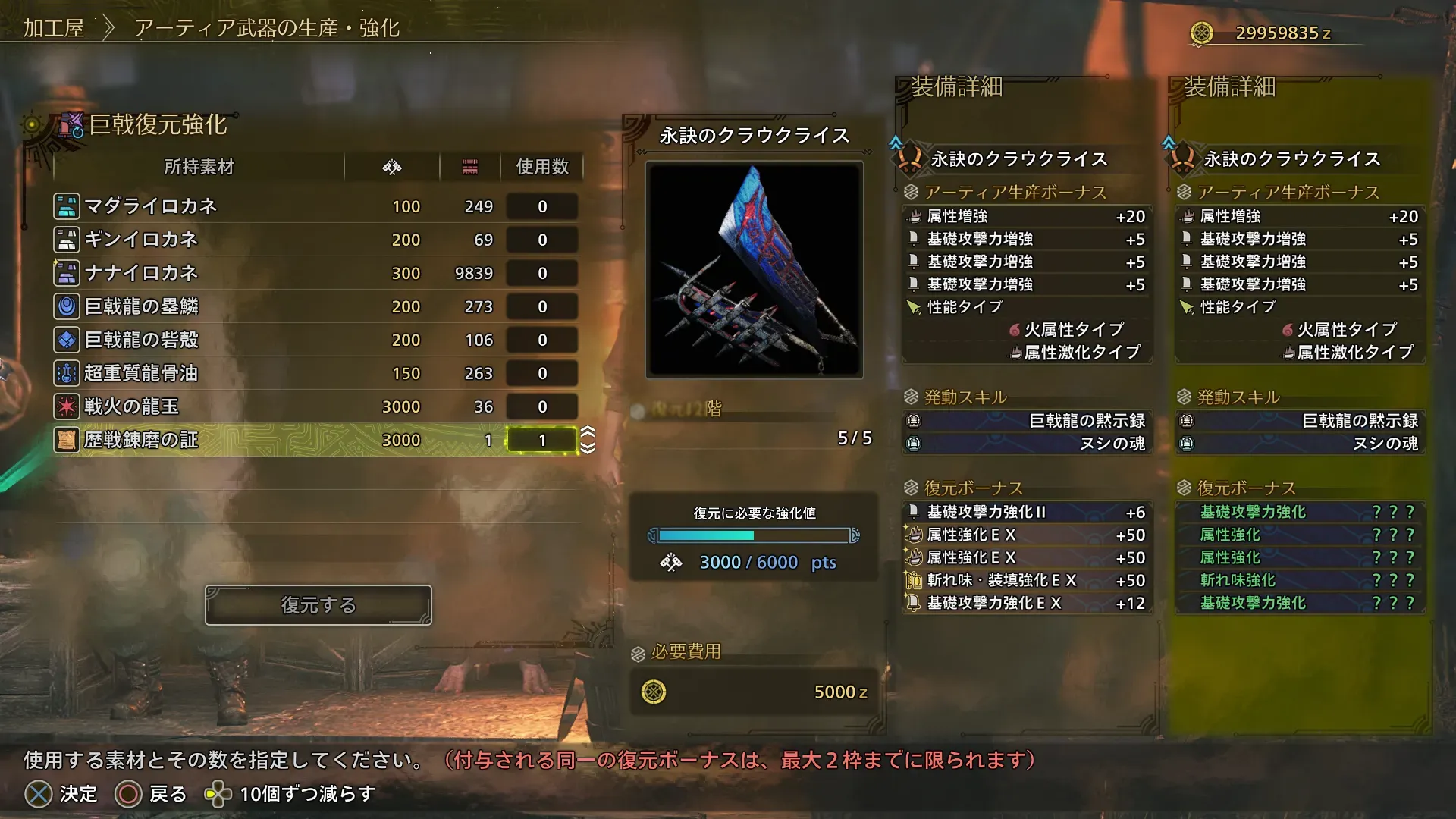This screenshot has width=1456, height=819.
Task: Select the 巨戟龍の砦殻 shell icon
Action: [67, 339]
